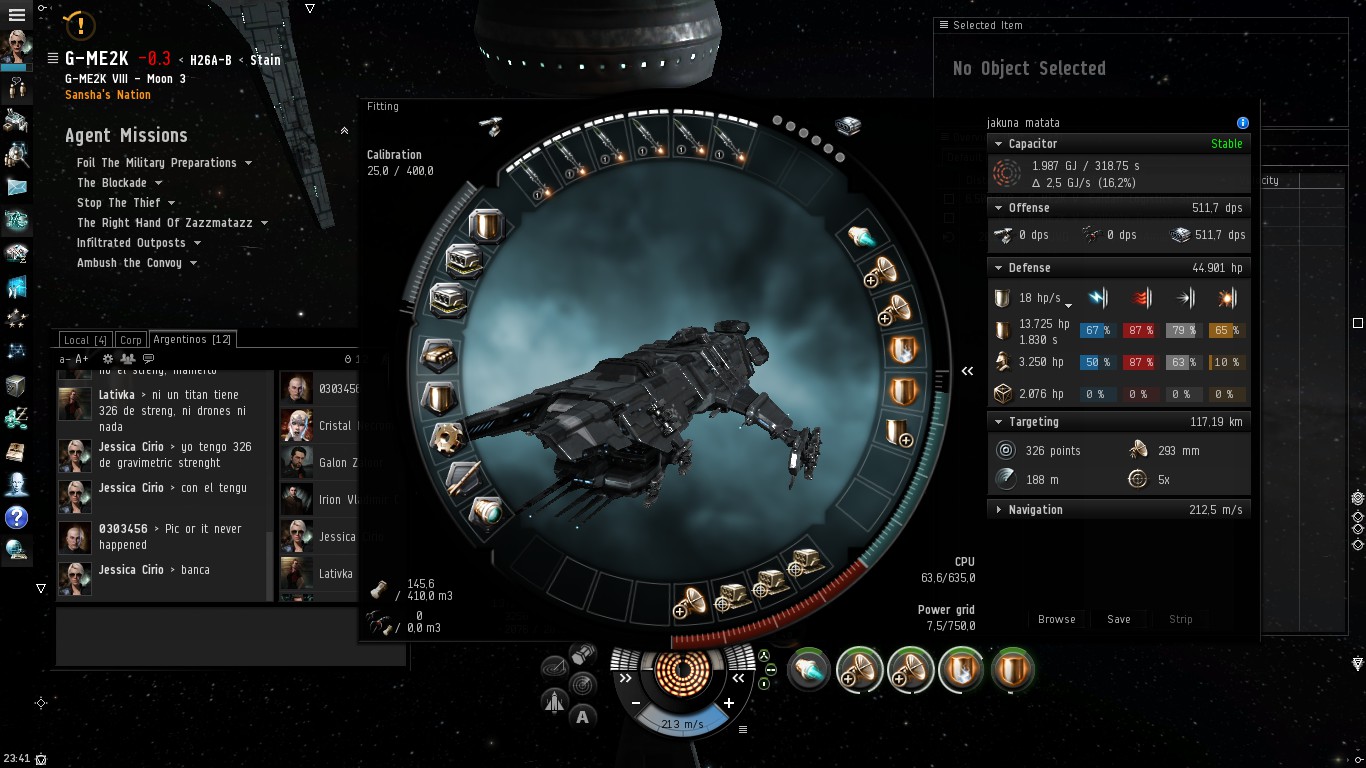
Task: Click the Browse fittings button
Action: click(x=1056, y=619)
